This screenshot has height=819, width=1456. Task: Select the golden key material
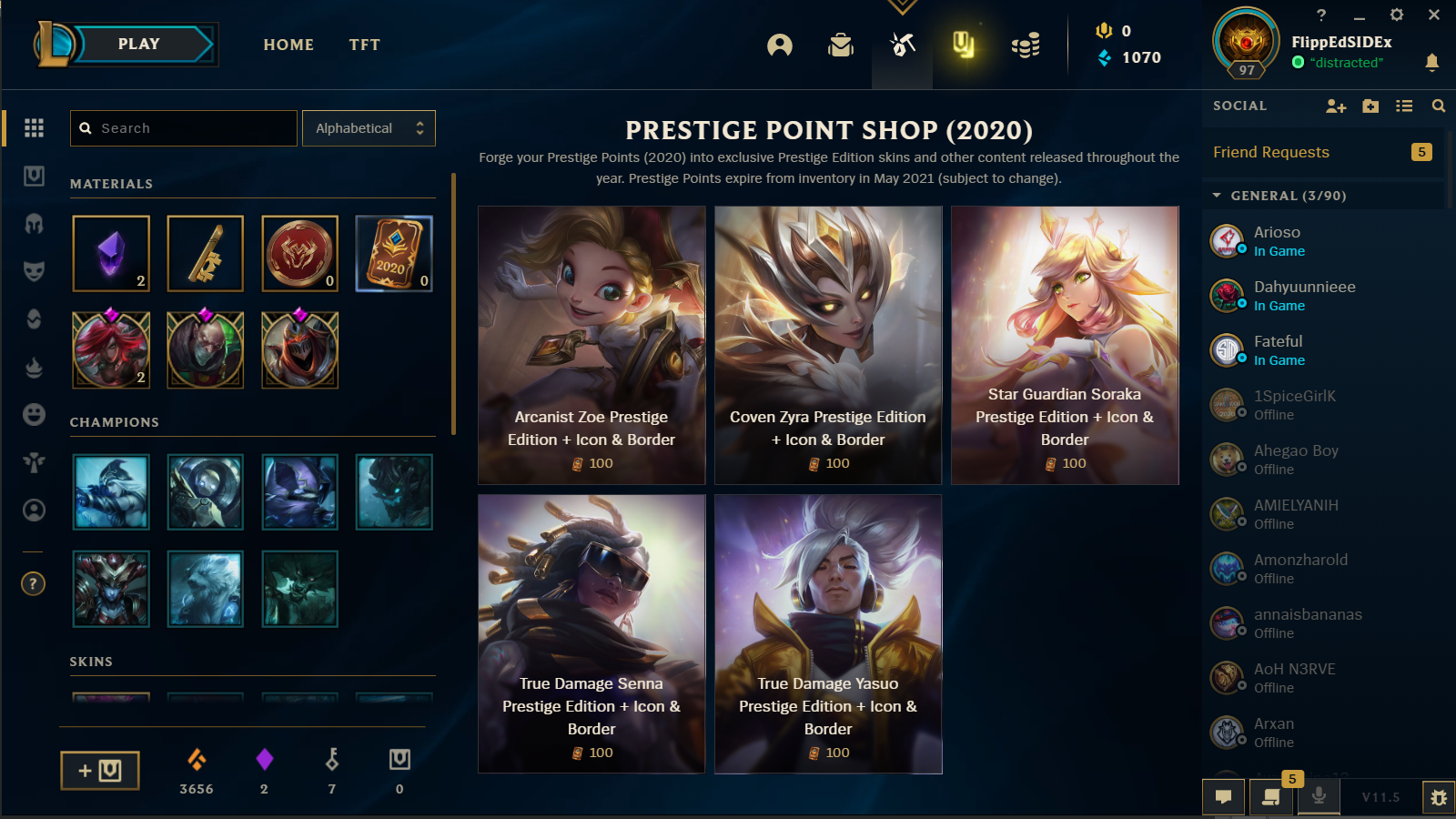coord(206,254)
